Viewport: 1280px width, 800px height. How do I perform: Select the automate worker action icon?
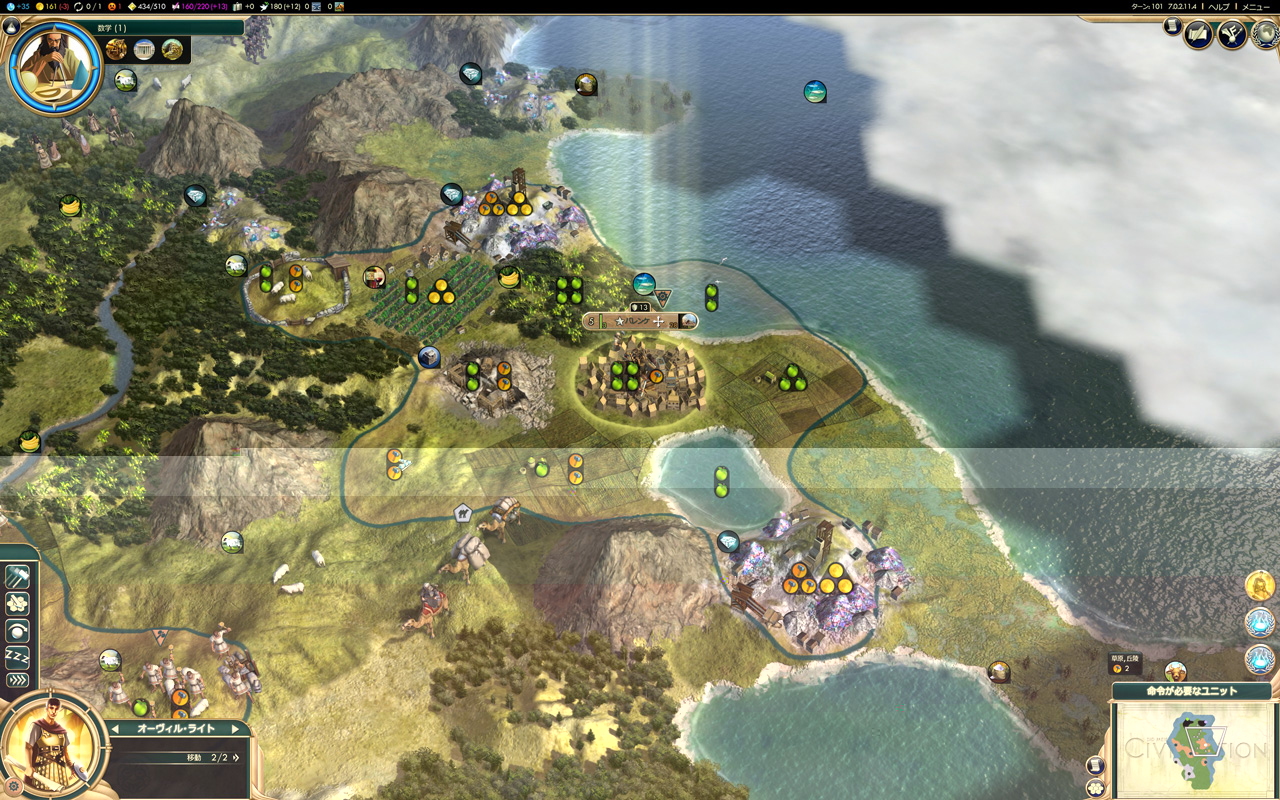16,602
